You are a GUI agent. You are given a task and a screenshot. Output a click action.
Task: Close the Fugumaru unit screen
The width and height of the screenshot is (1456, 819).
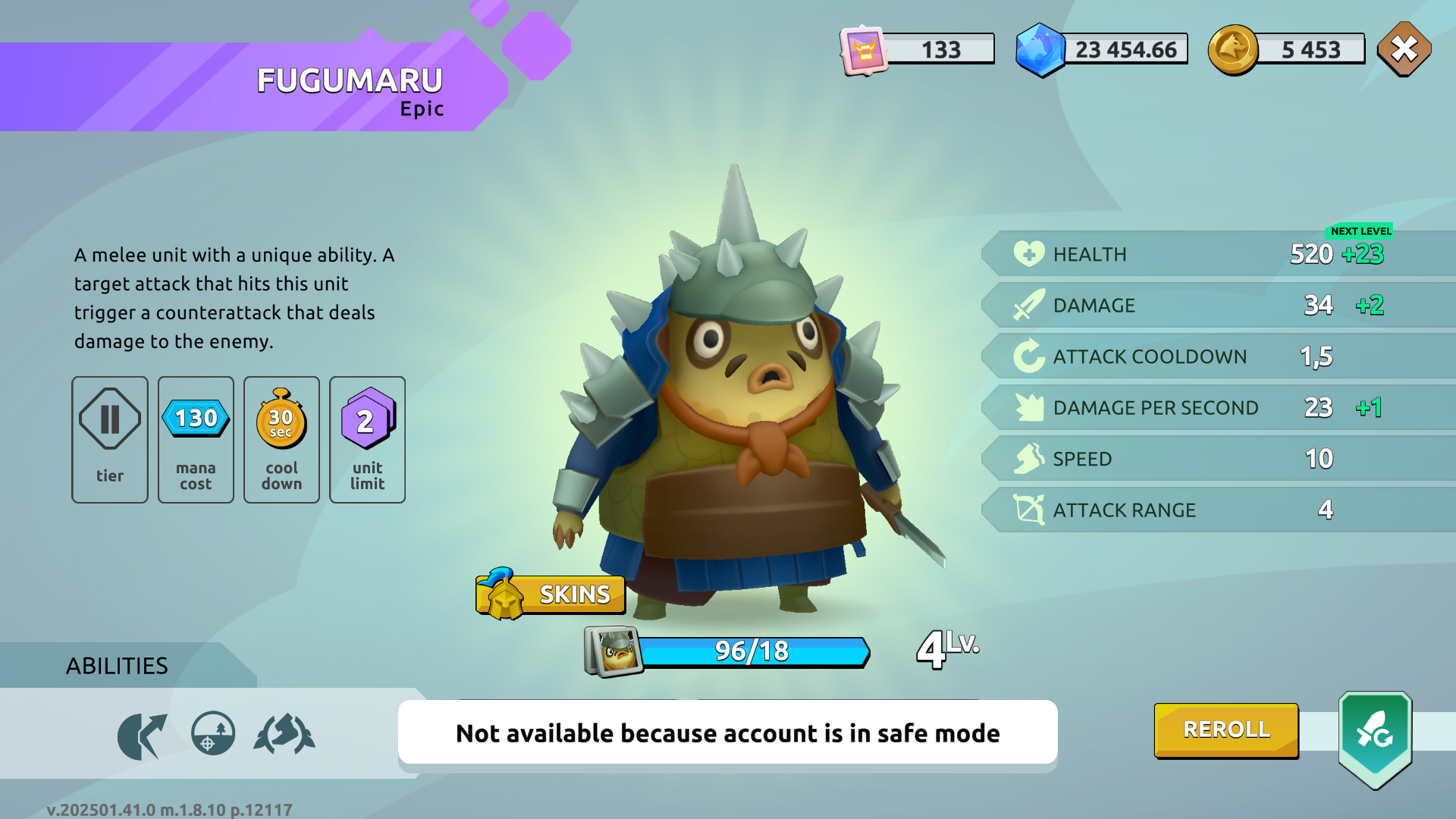coord(1404,49)
